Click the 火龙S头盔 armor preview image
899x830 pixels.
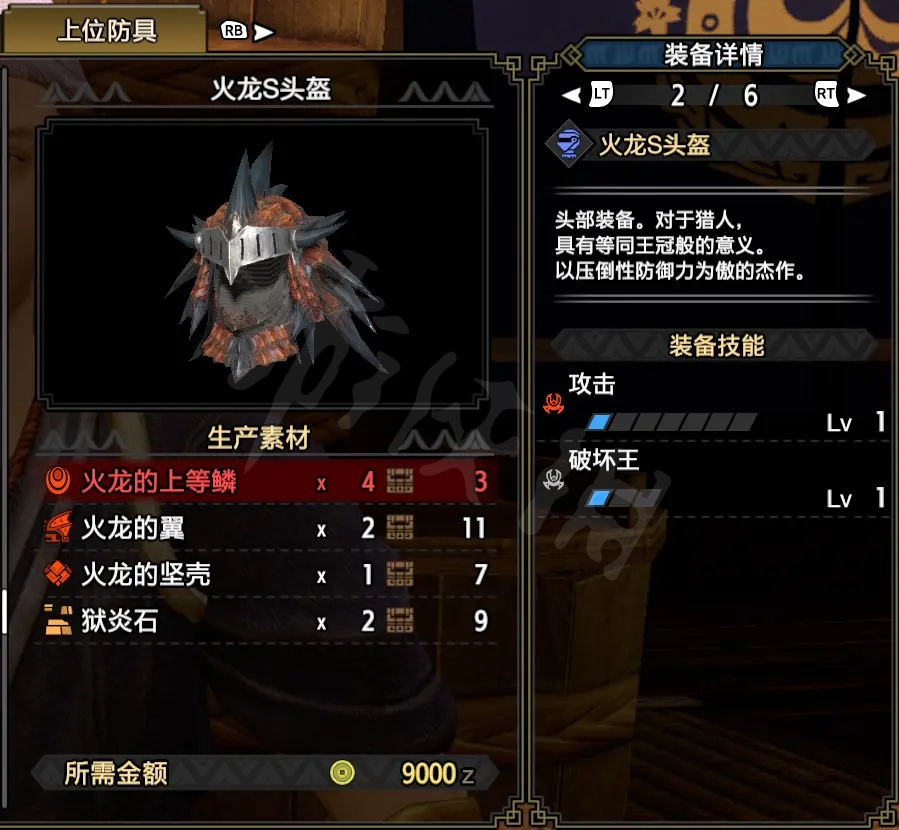pos(266,260)
